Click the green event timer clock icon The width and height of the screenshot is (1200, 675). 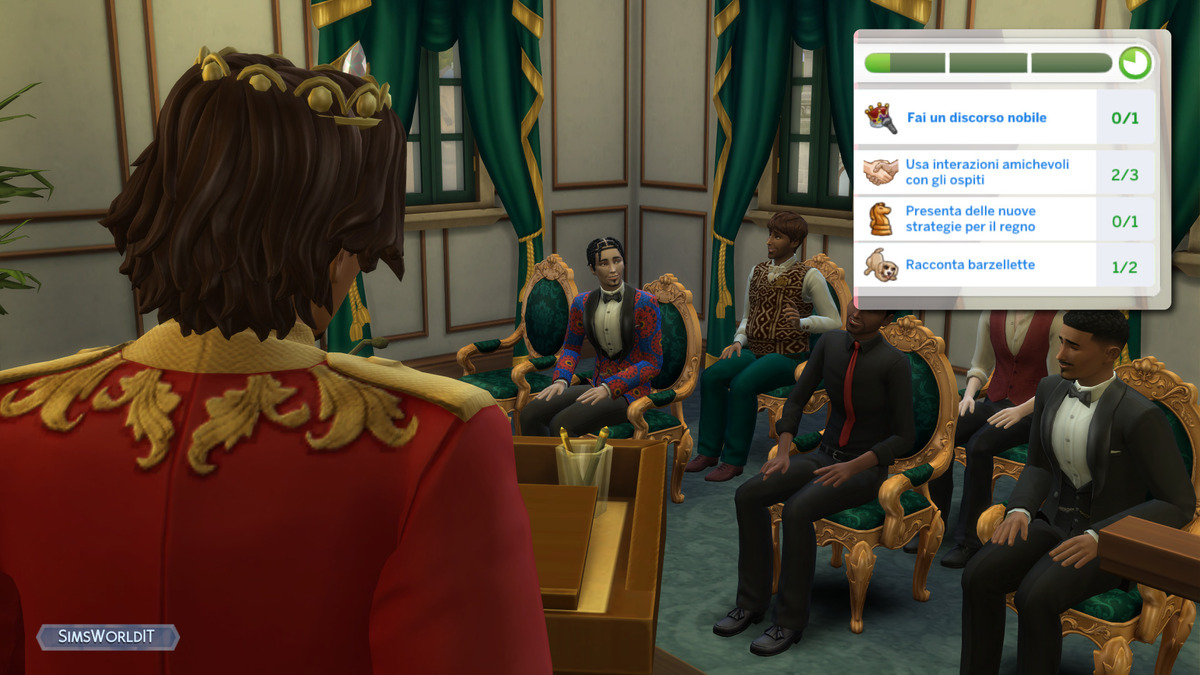(x=1135, y=63)
